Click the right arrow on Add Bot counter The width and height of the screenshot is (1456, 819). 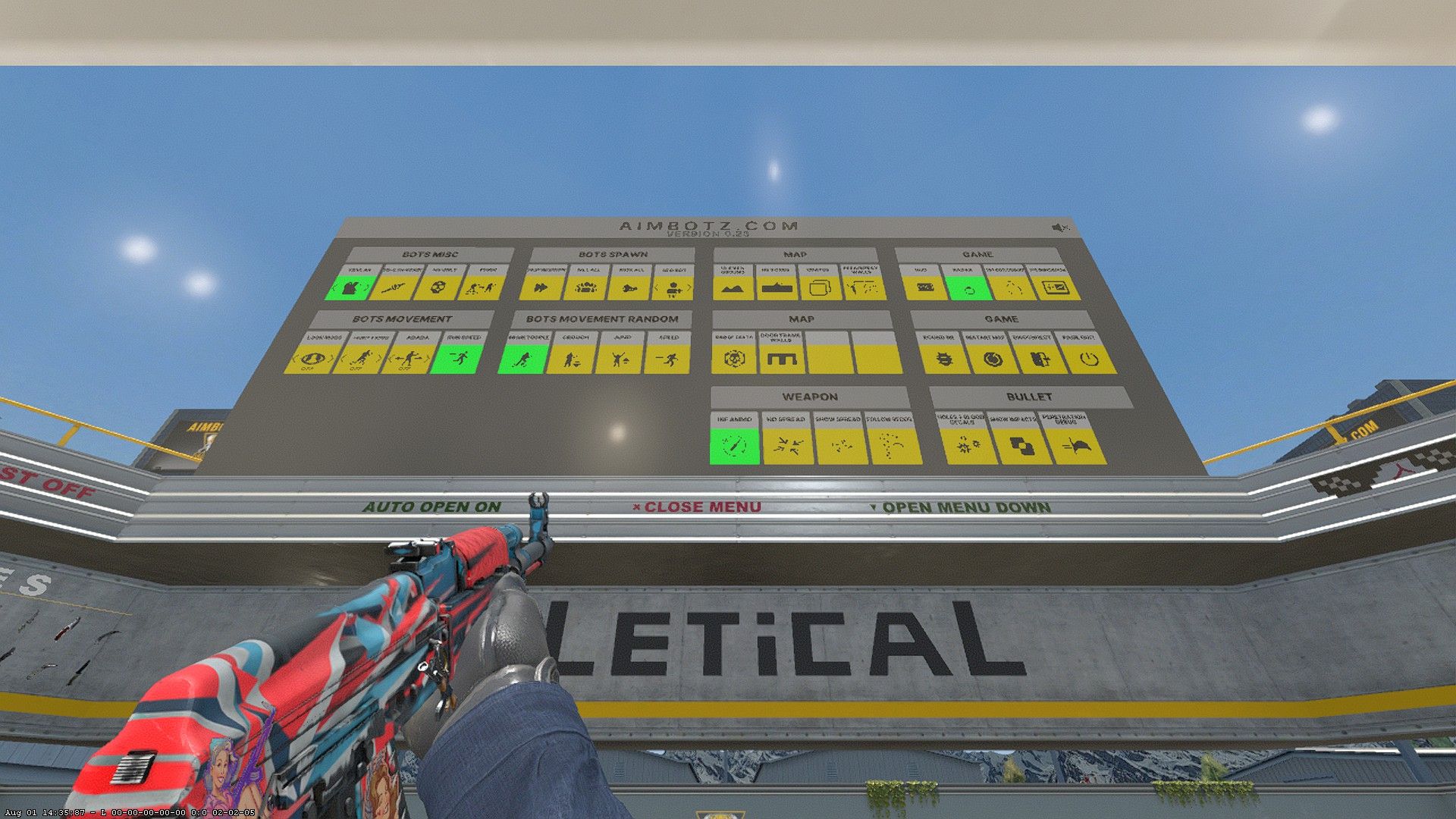point(689,288)
